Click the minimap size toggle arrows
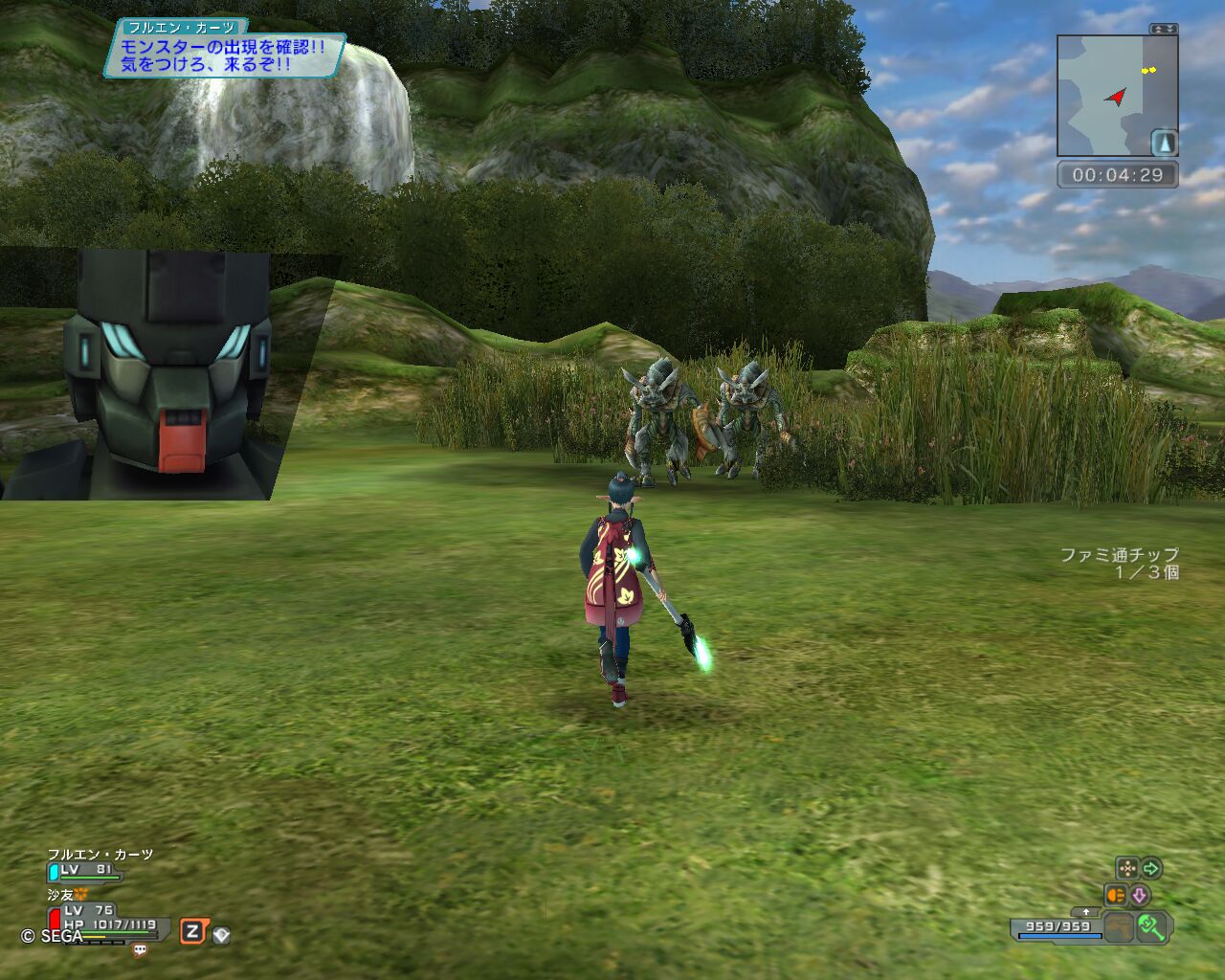Viewport: 1225px width, 980px height. pos(1164,30)
